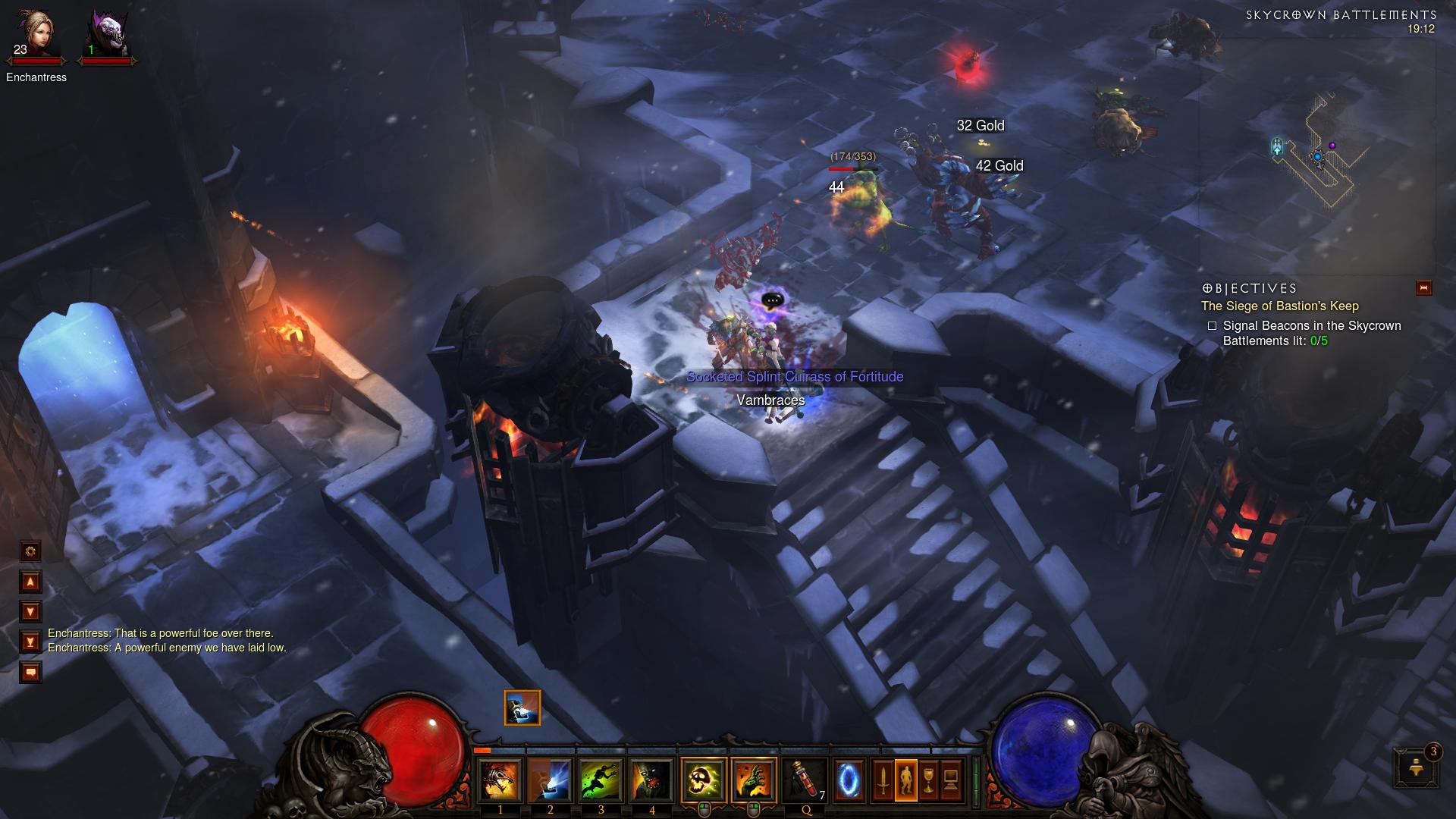Image resolution: width=1456 pixels, height=819 pixels.
Task: Select the green flaming skull skill
Action: (703, 780)
